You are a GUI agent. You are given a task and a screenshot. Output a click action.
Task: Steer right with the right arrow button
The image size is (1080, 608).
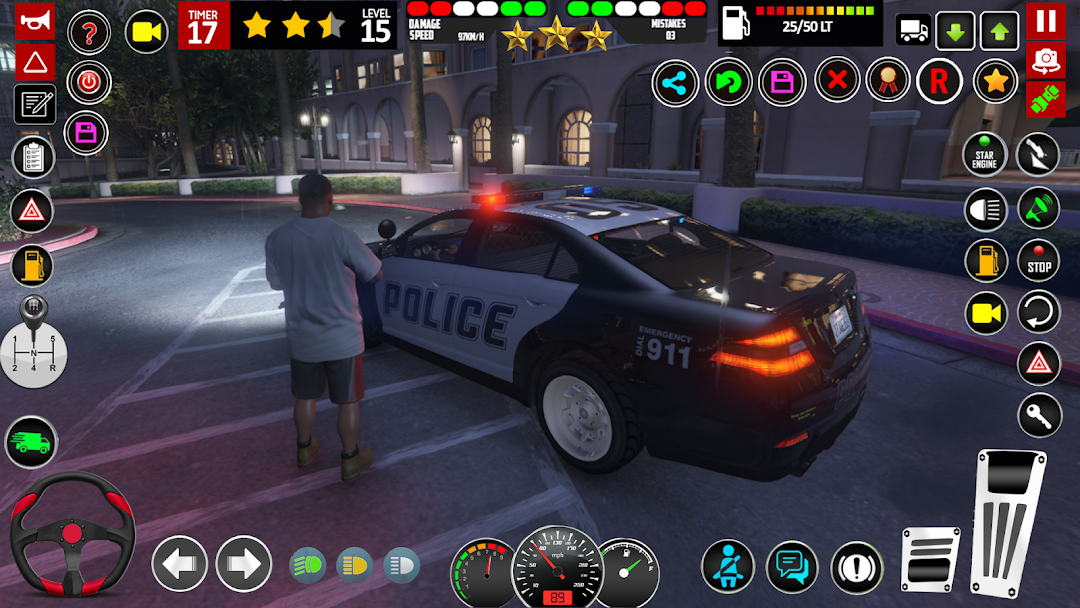point(244,564)
